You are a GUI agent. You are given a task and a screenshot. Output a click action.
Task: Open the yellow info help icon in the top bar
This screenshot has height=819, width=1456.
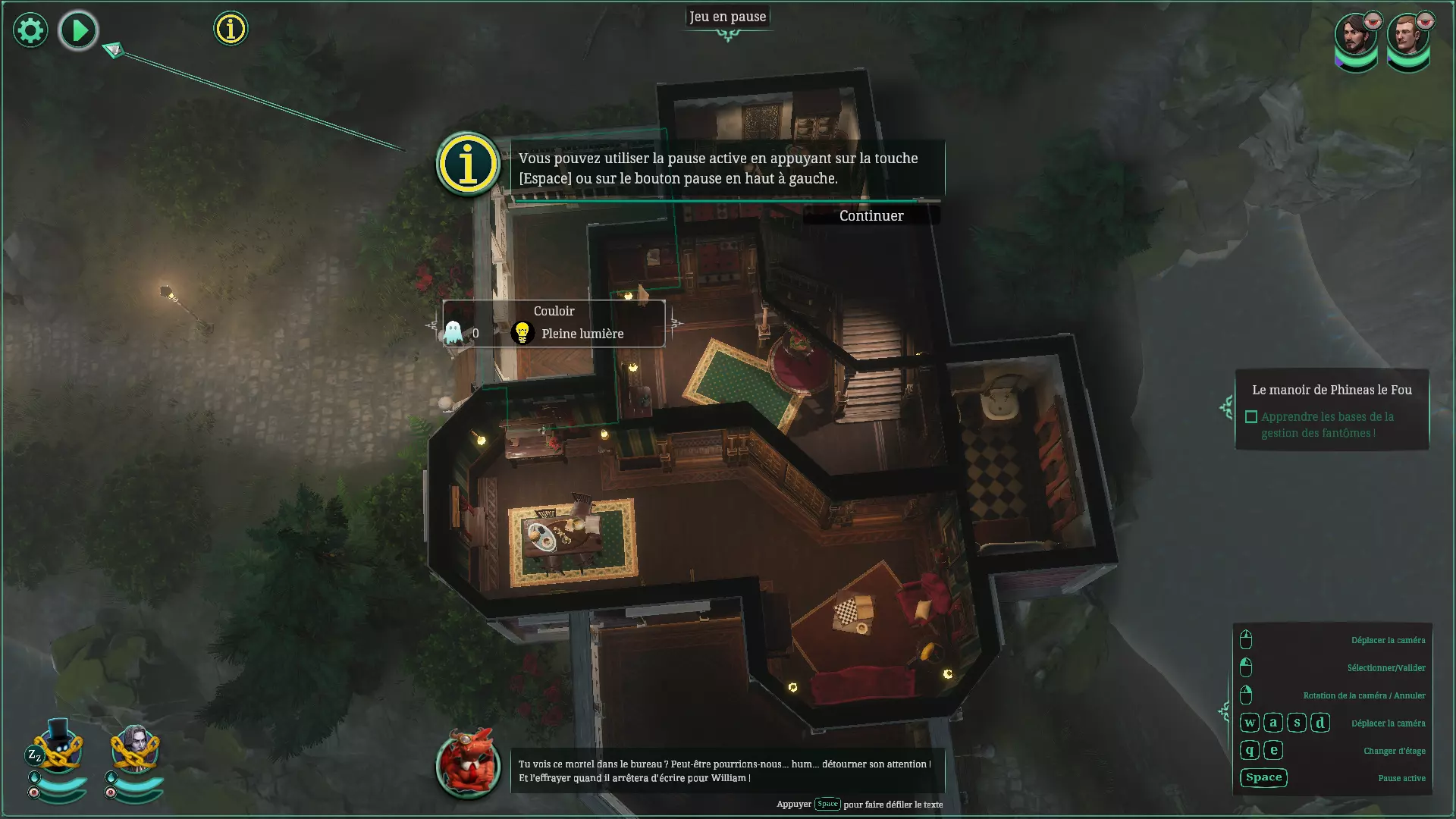[x=231, y=29]
